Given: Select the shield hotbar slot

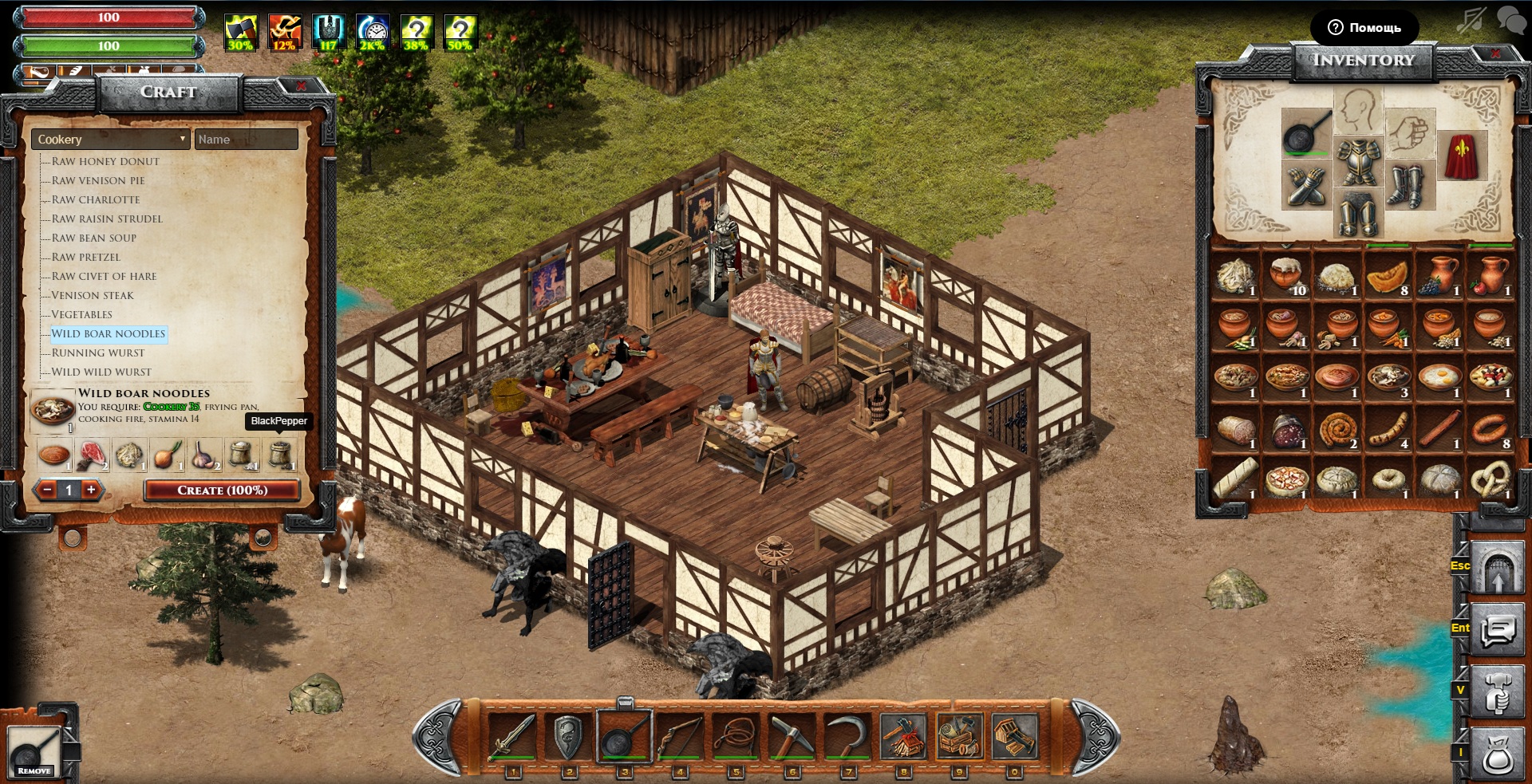Looking at the screenshot, I should (x=568, y=736).
